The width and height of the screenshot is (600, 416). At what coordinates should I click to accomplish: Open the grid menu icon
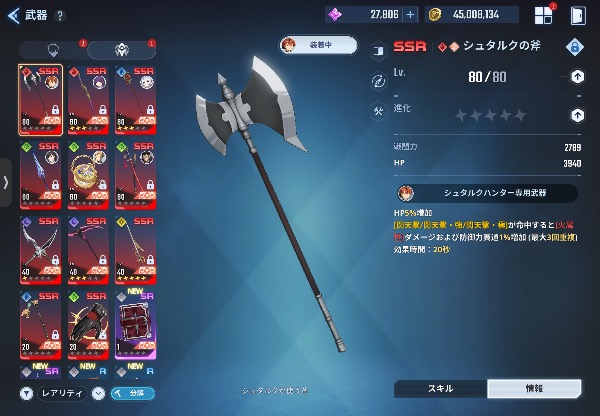point(543,15)
